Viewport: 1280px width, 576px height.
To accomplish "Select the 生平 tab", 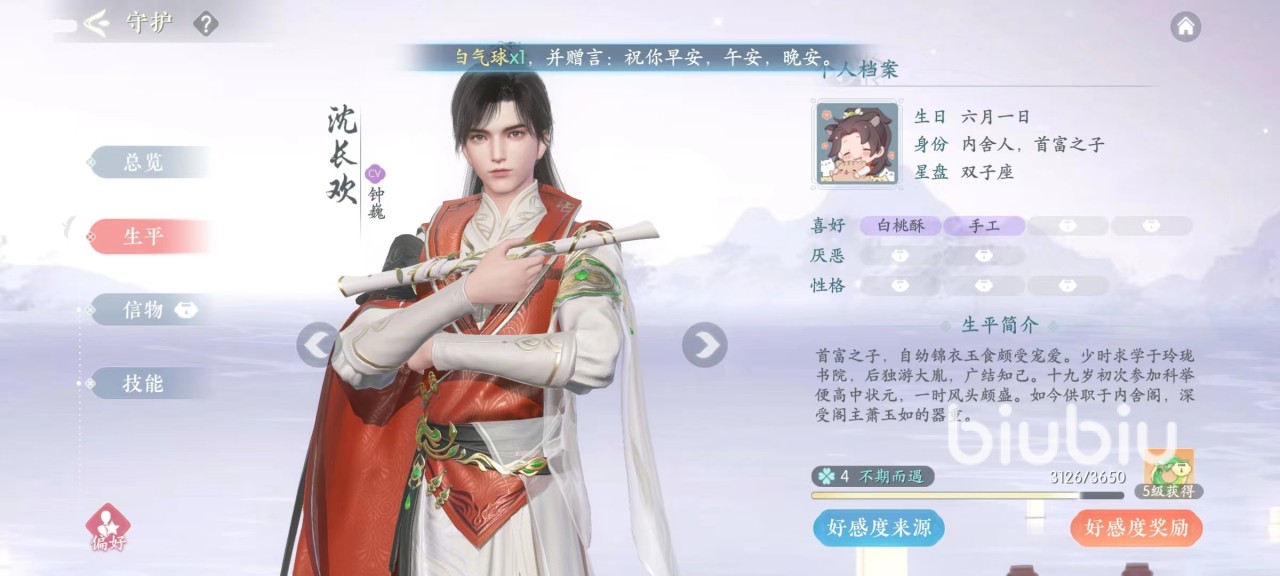I will (144, 237).
